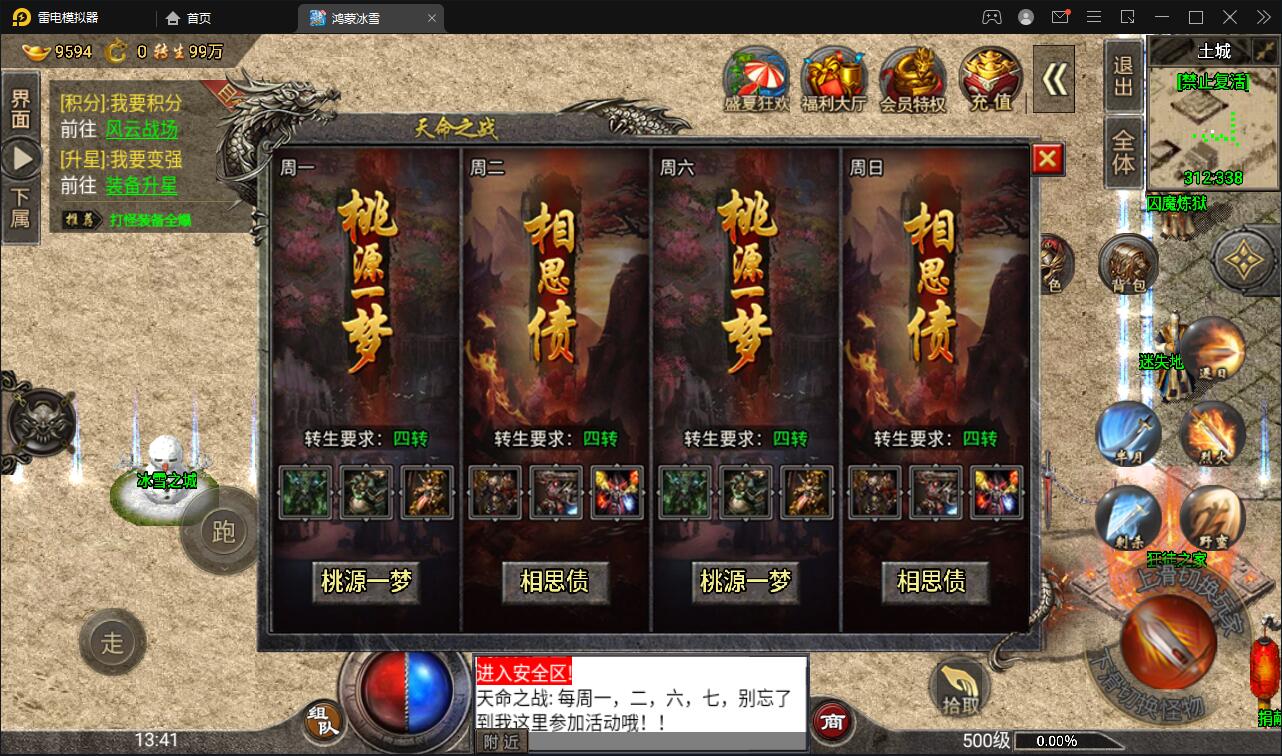Select the 半月 half-moon skill icon
Screen dimensions: 1282x756
[x=1131, y=434]
